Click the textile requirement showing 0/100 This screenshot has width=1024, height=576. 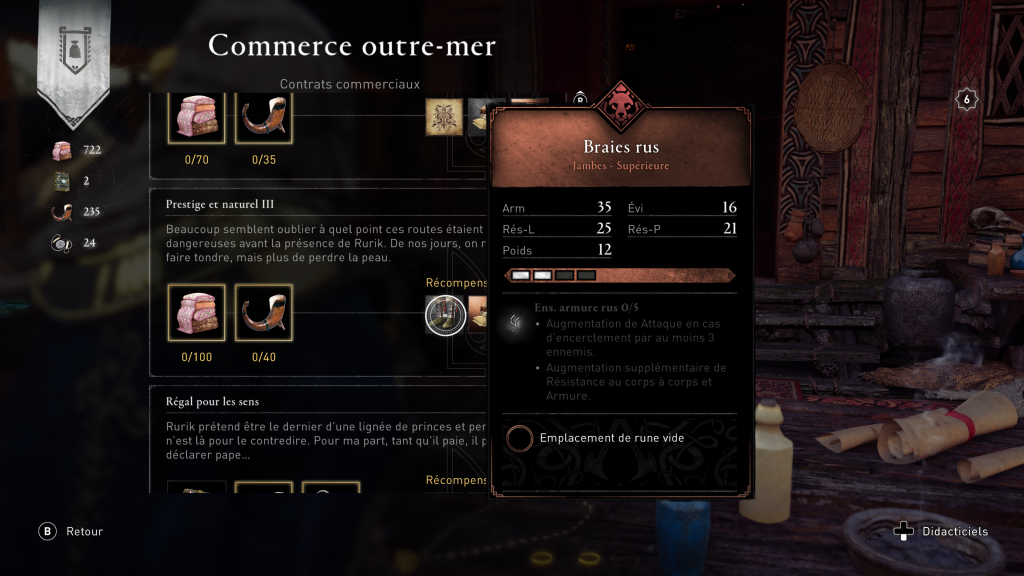[196, 314]
